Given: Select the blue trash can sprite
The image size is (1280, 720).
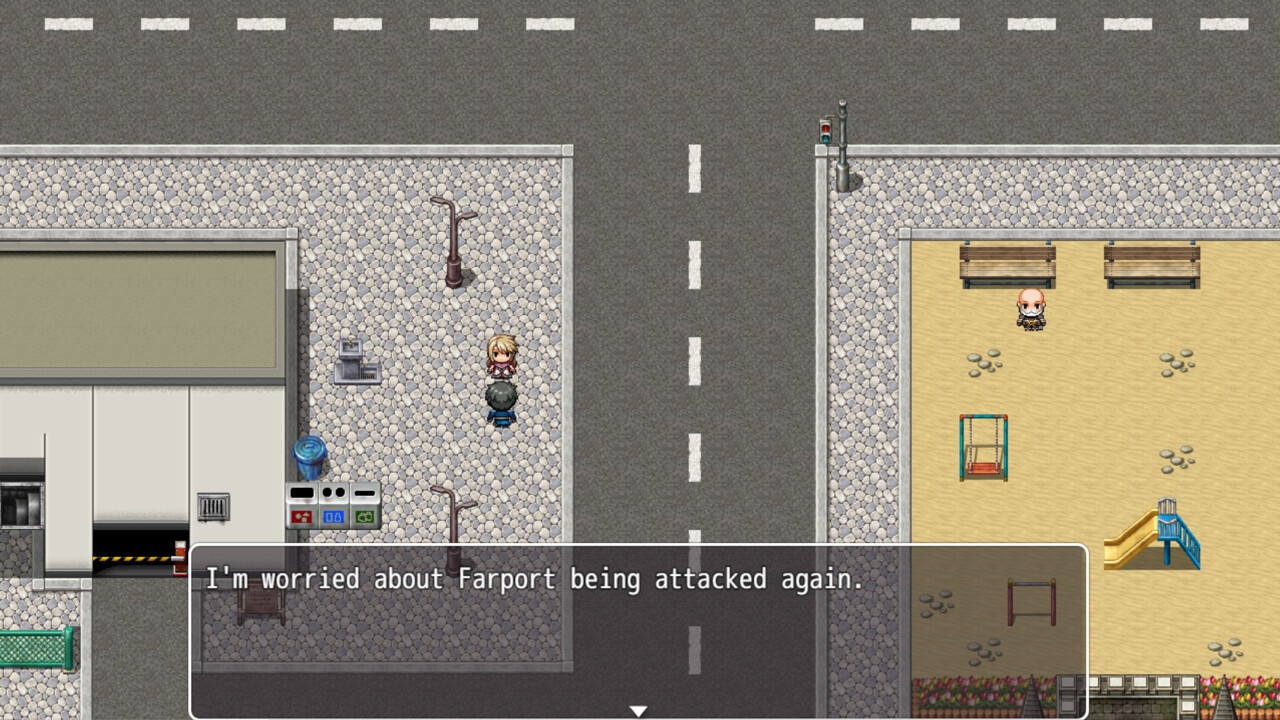Looking at the screenshot, I should click(308, 458).
